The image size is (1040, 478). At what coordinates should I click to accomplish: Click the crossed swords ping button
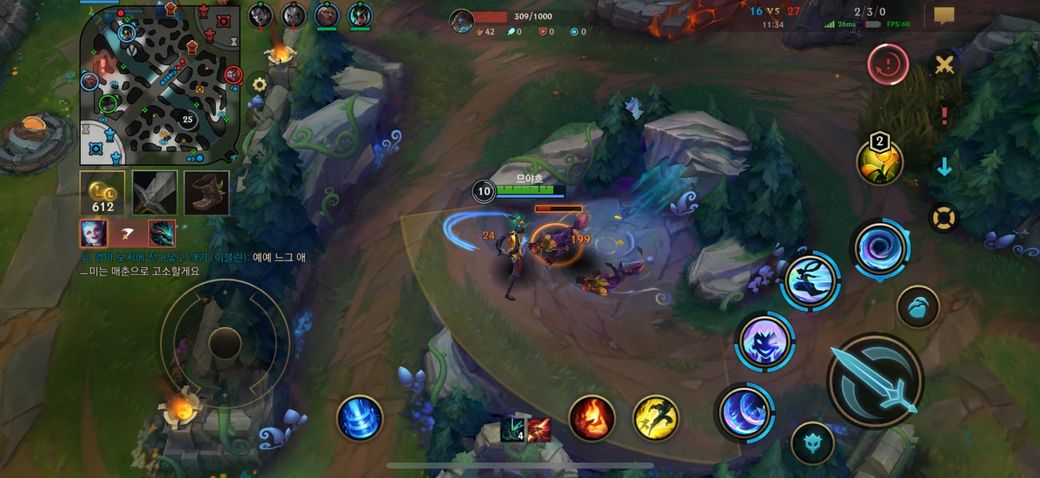click(943, 66)
